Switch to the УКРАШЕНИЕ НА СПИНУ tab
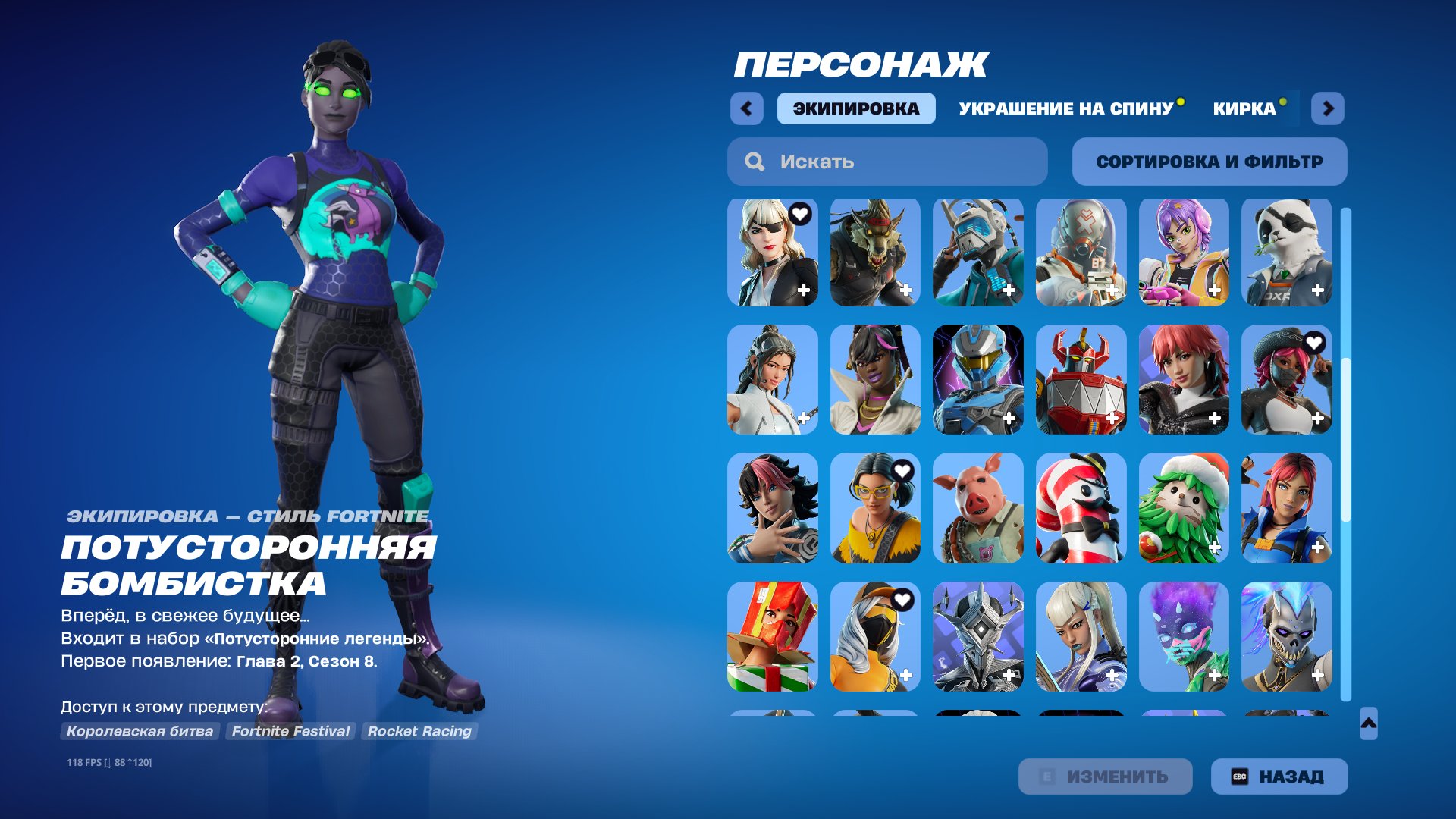Screen dimensions: 1456x819 click(x=1065, y=108)
